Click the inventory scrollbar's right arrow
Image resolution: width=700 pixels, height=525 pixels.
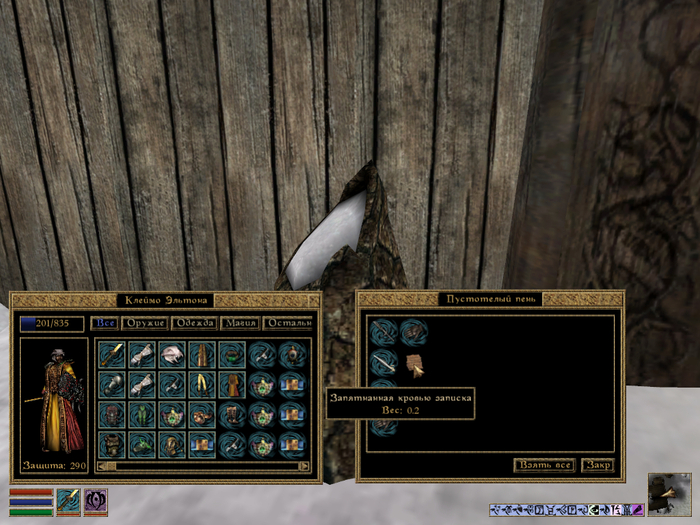(305, 465)
